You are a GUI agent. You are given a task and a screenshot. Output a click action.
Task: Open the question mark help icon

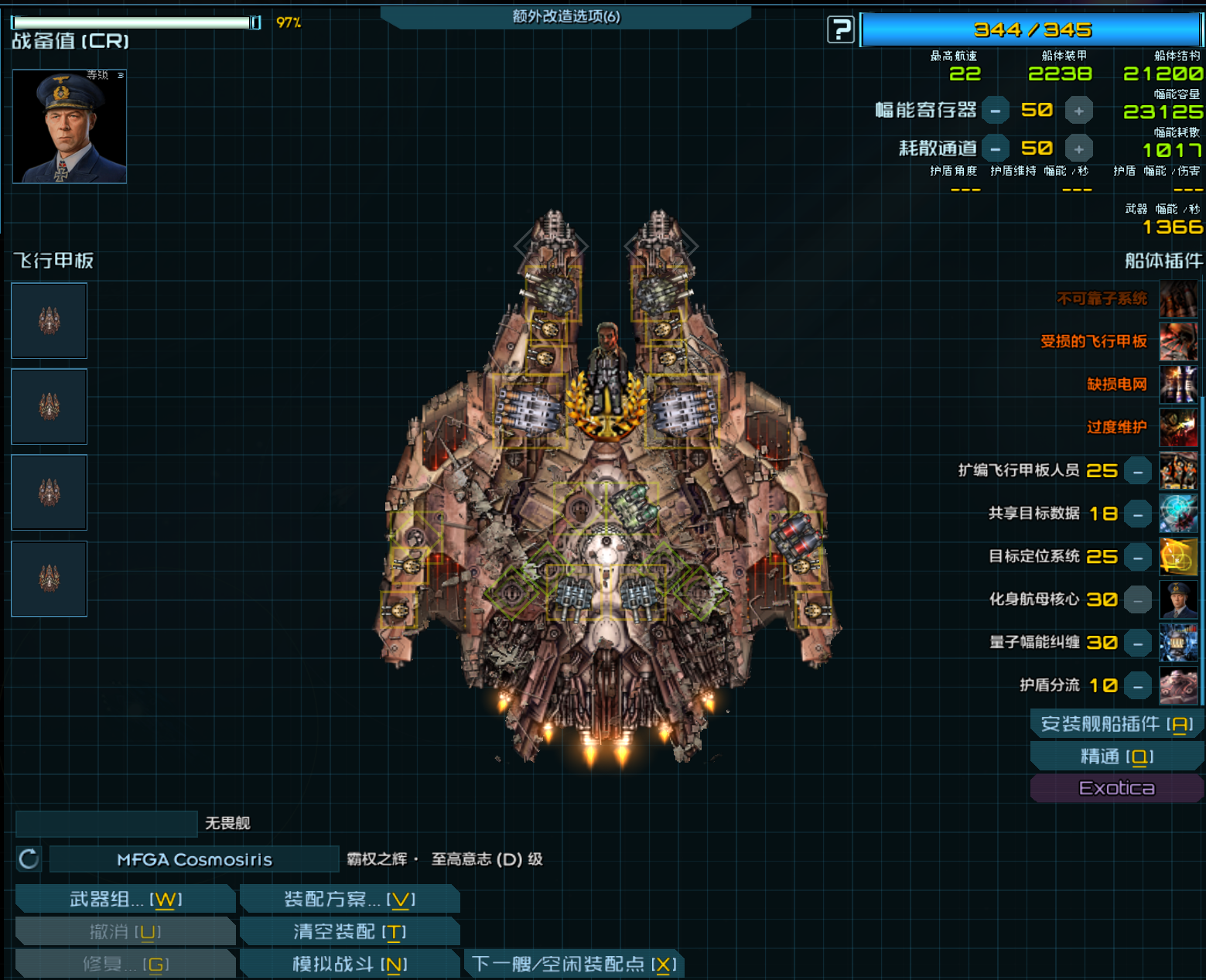pos(840,29)
